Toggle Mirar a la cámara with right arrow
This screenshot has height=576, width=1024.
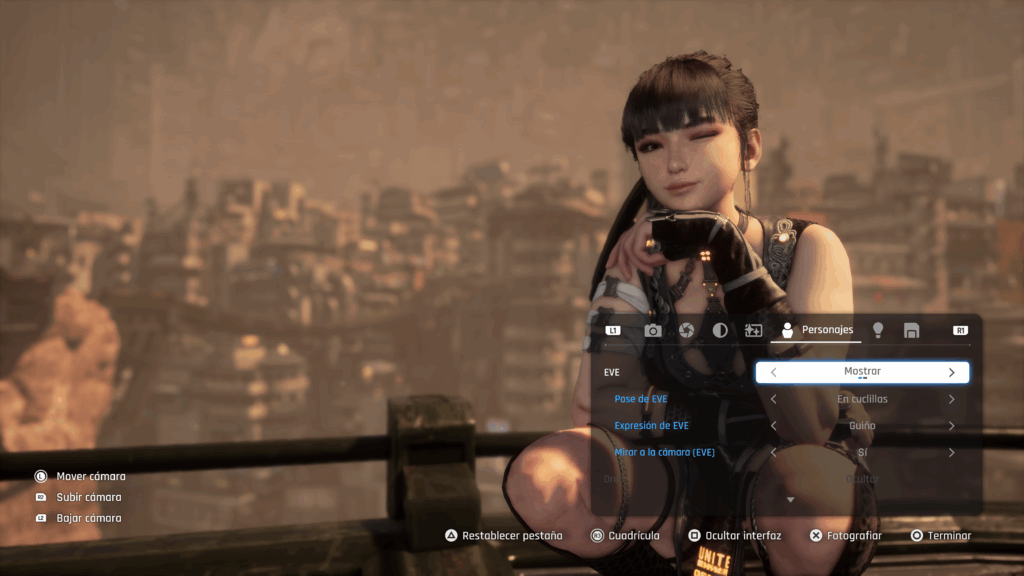(x=951, y=453)
